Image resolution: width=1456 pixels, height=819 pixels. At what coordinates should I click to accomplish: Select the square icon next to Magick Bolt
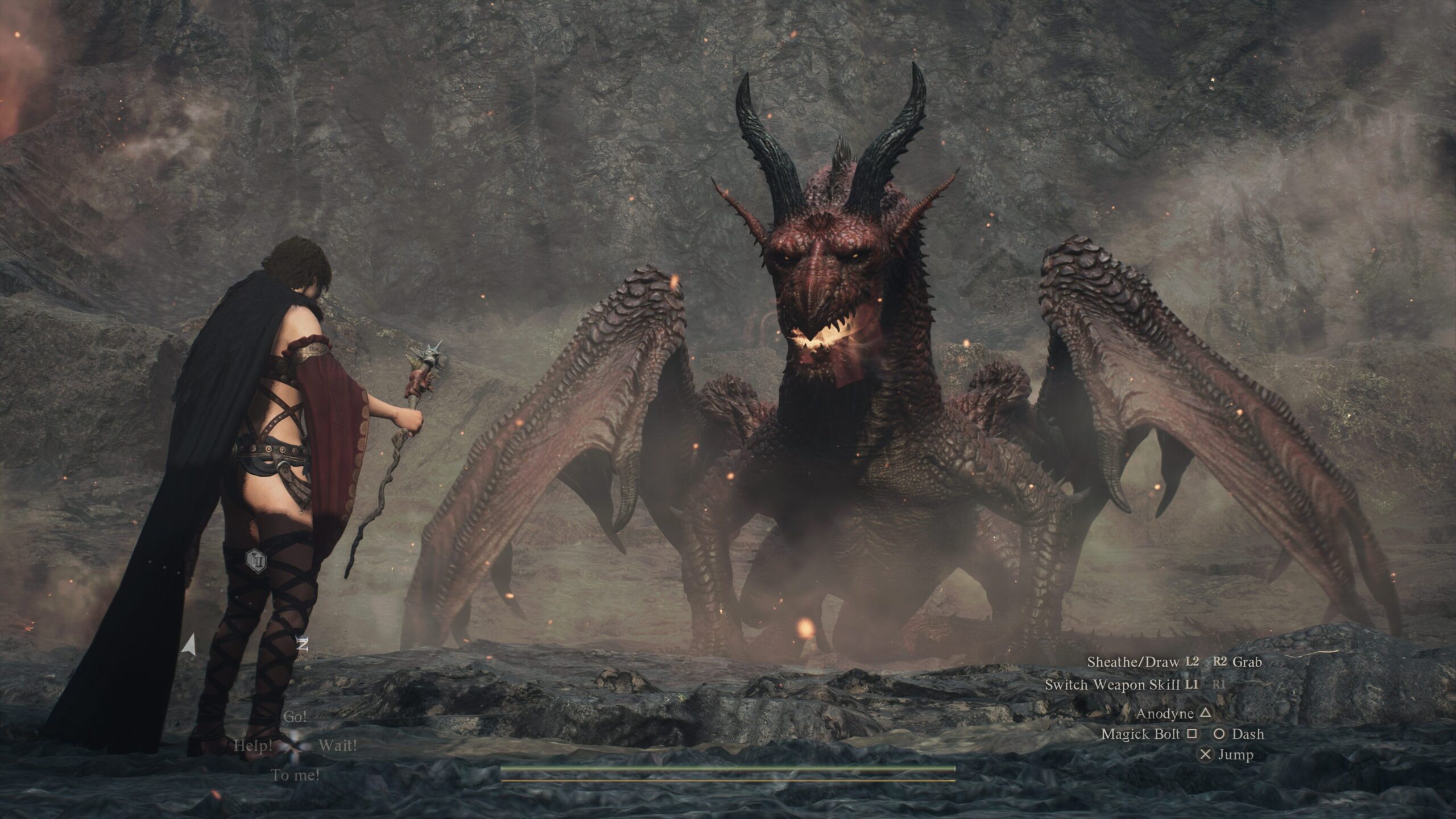tap(1192, 734)
